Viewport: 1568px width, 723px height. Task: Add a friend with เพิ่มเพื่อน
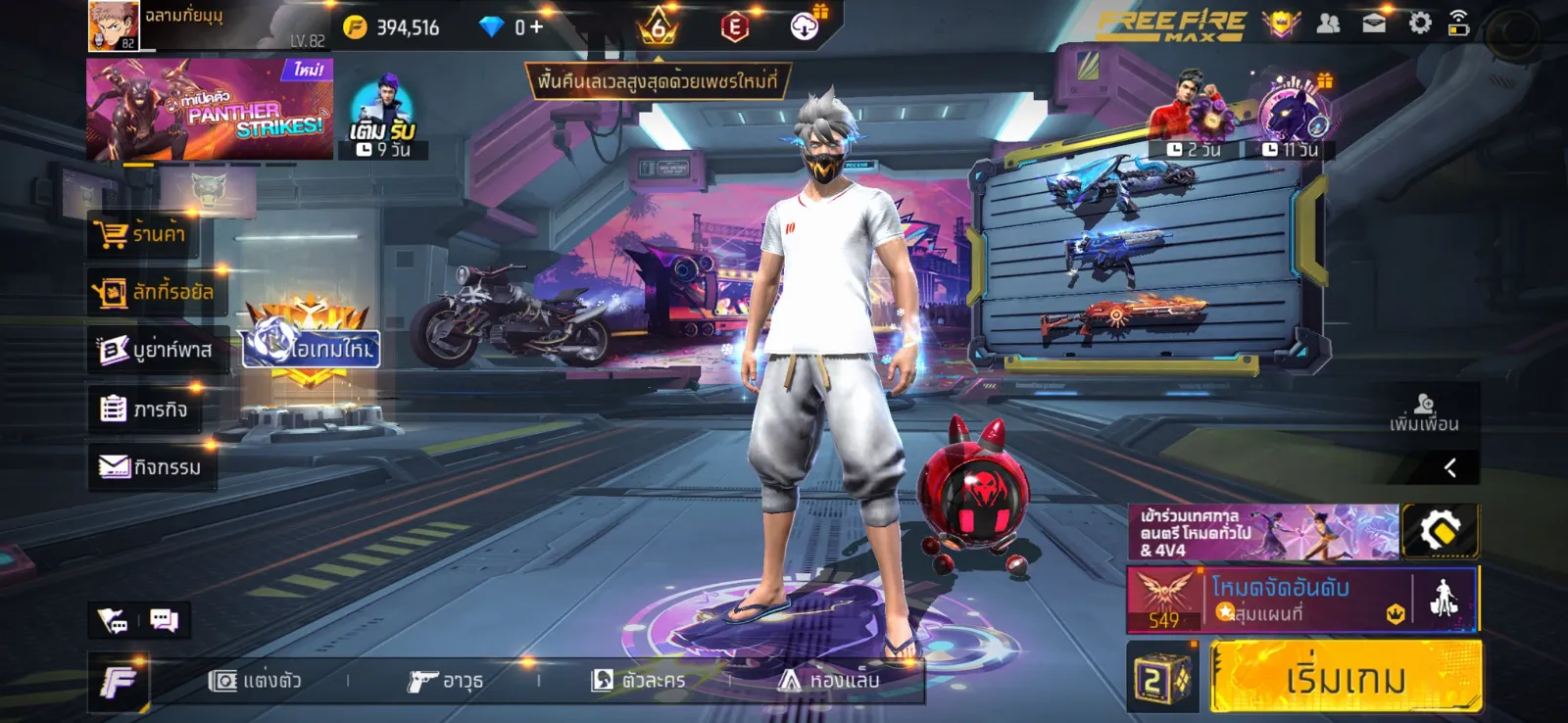(1424, 412)
